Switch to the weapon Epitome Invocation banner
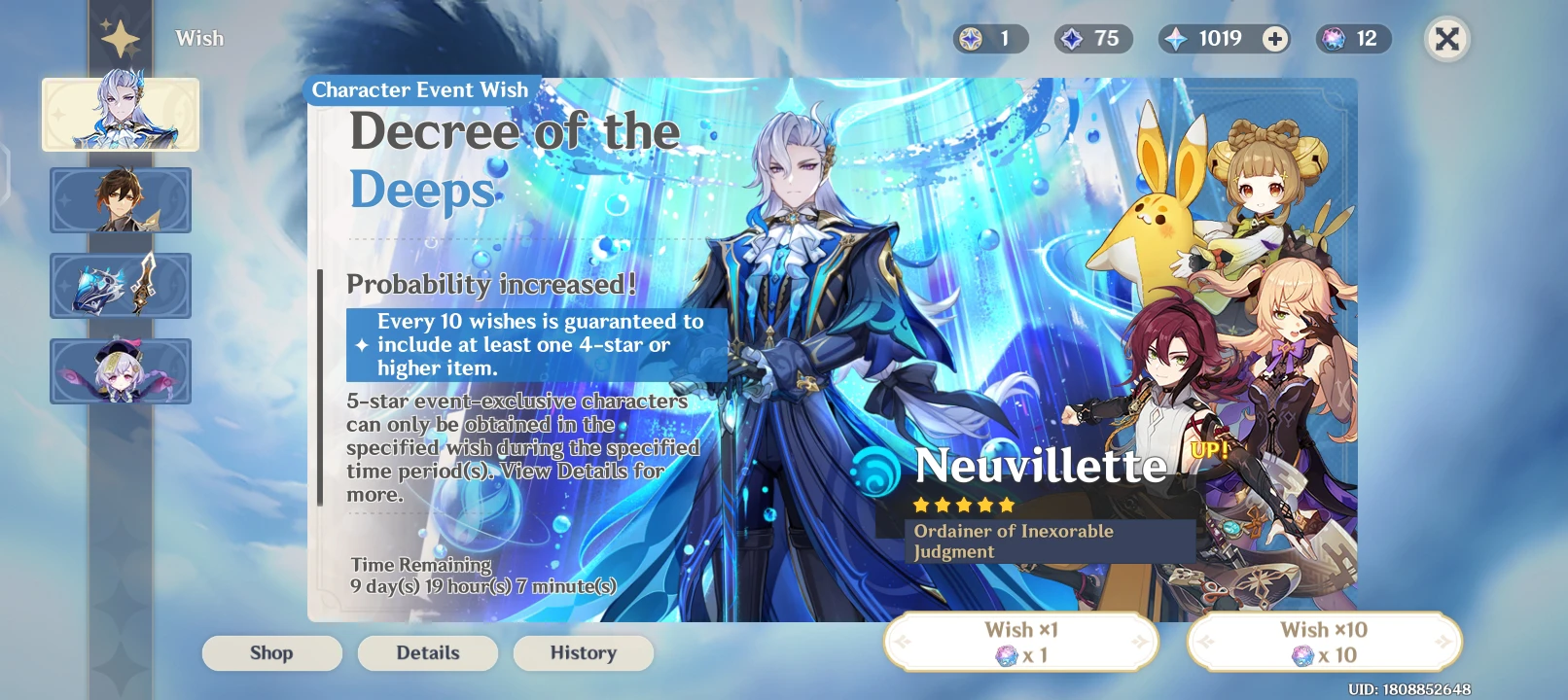The image size is (1568, 700). (x=121, y=286)
